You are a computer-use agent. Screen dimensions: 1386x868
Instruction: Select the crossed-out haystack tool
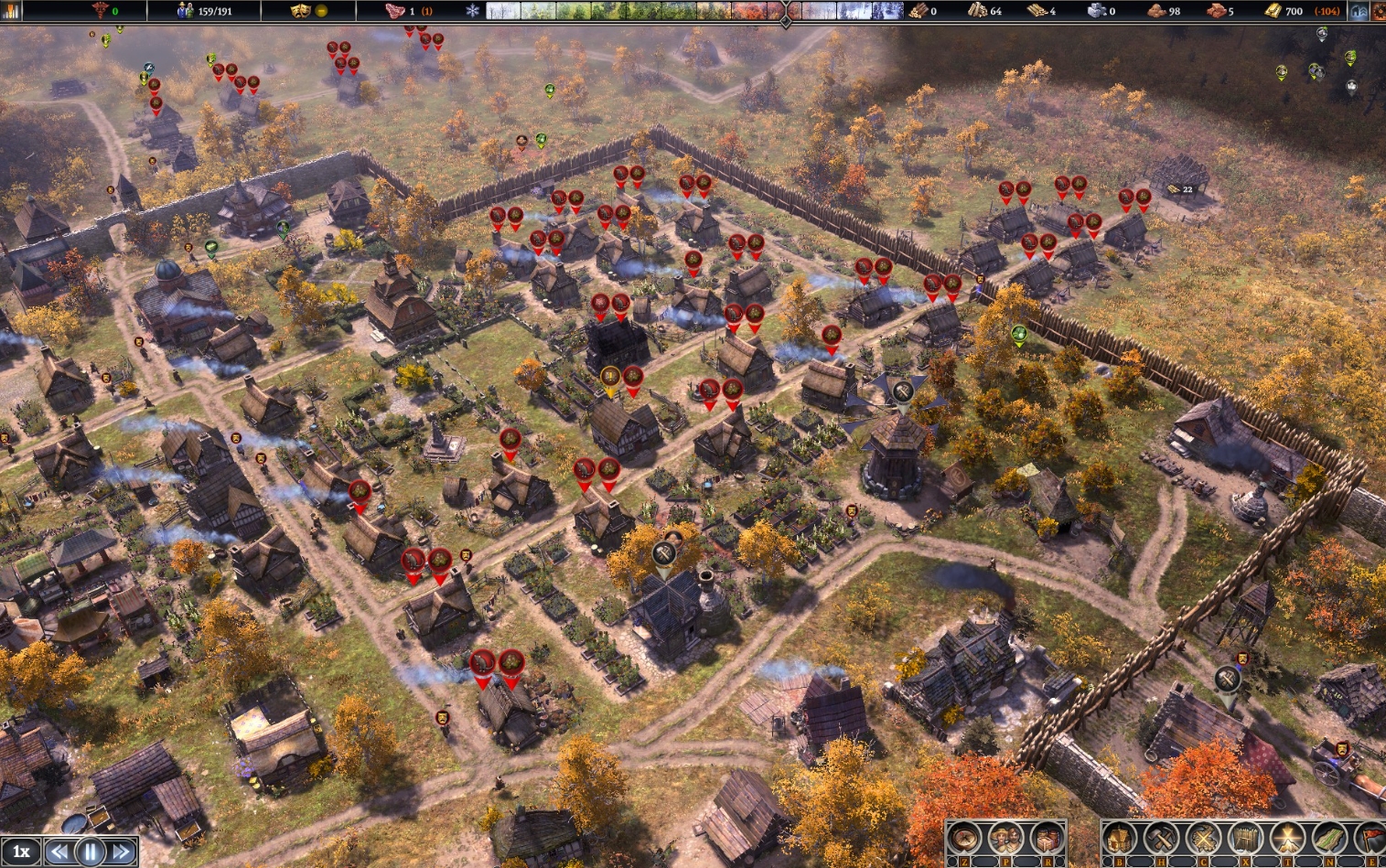[x=1203, y=838]
